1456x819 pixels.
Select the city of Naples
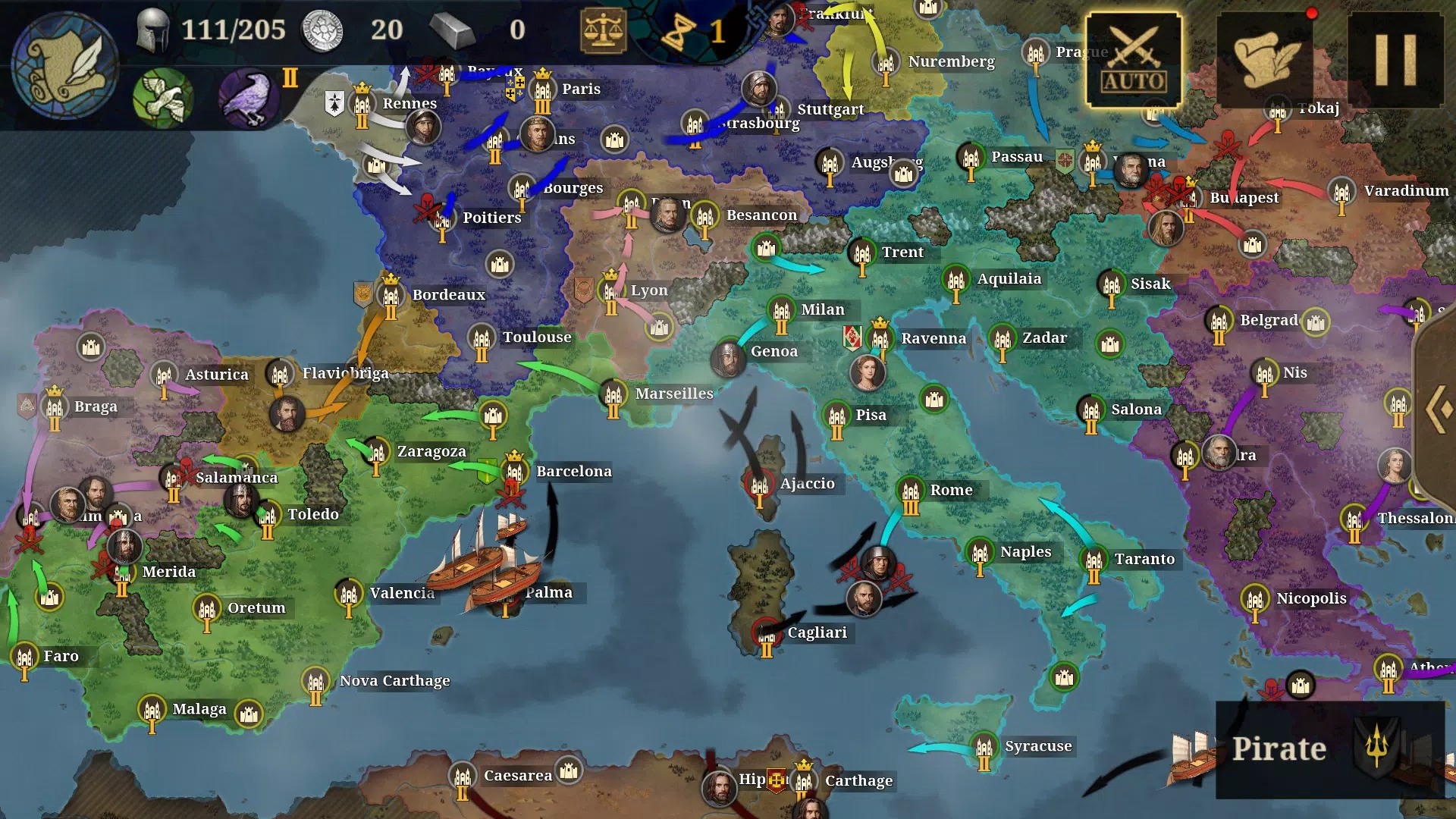tap(980, 553)
